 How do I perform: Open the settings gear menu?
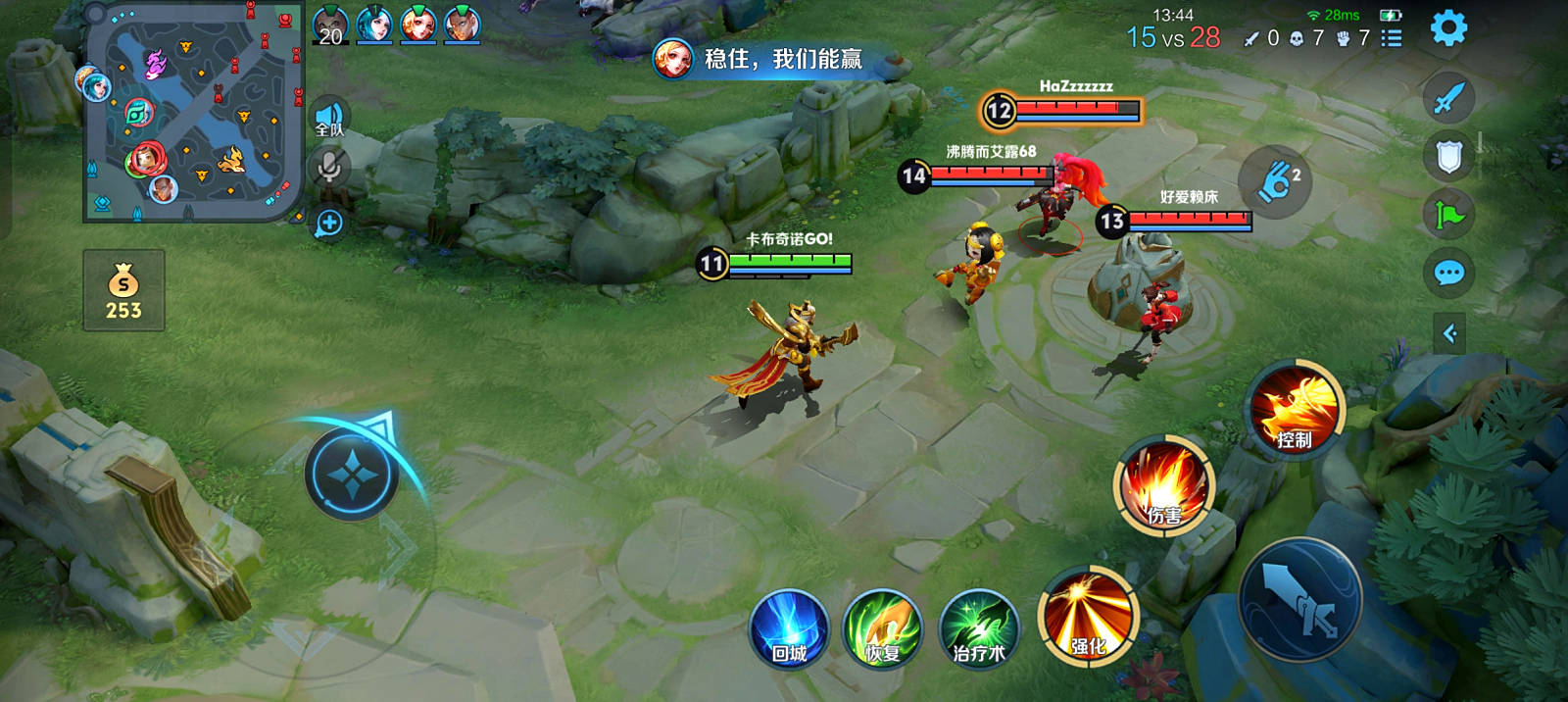click(1448, 27)
